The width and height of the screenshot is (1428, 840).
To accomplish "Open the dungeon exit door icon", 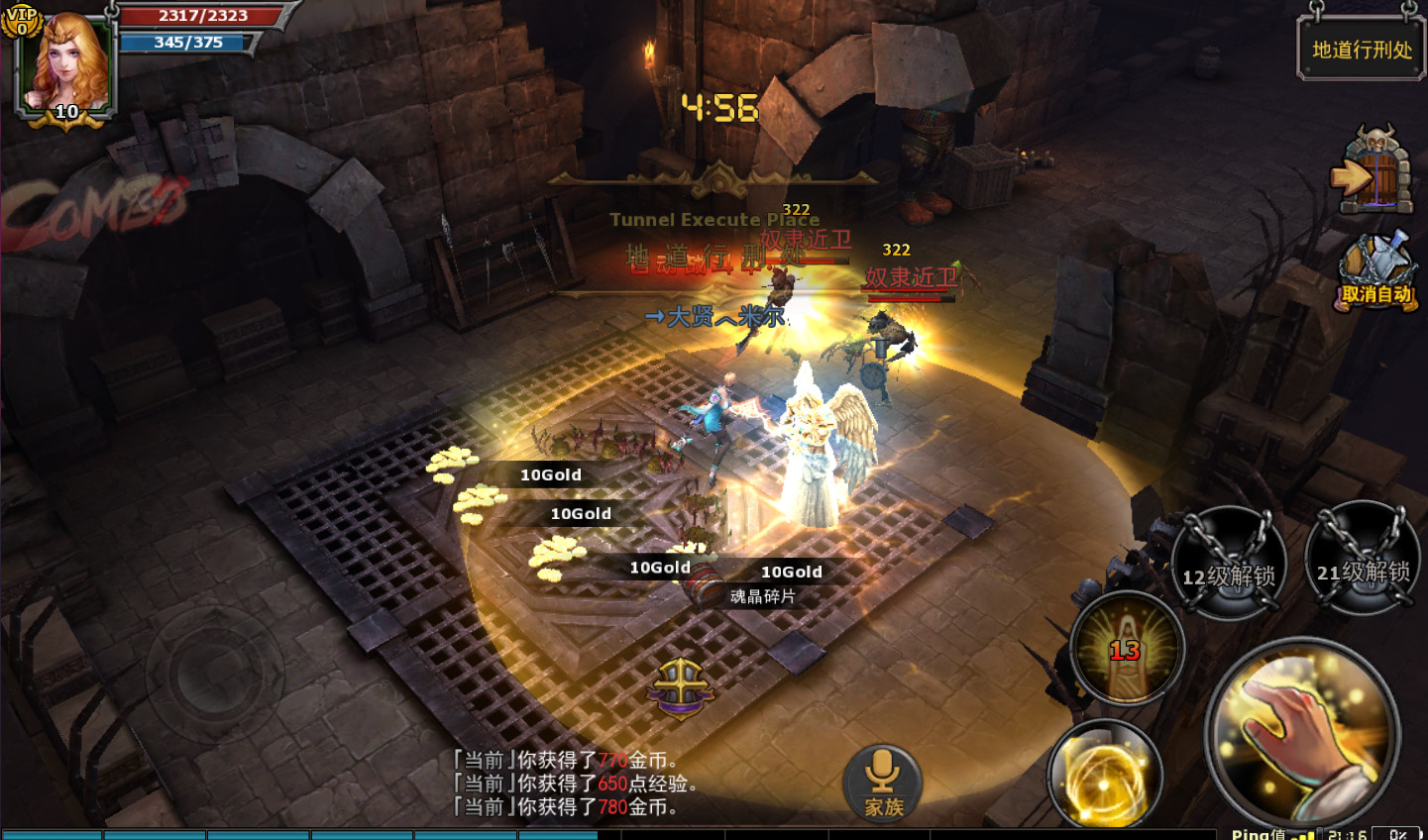I will (x=1374, y=174).
